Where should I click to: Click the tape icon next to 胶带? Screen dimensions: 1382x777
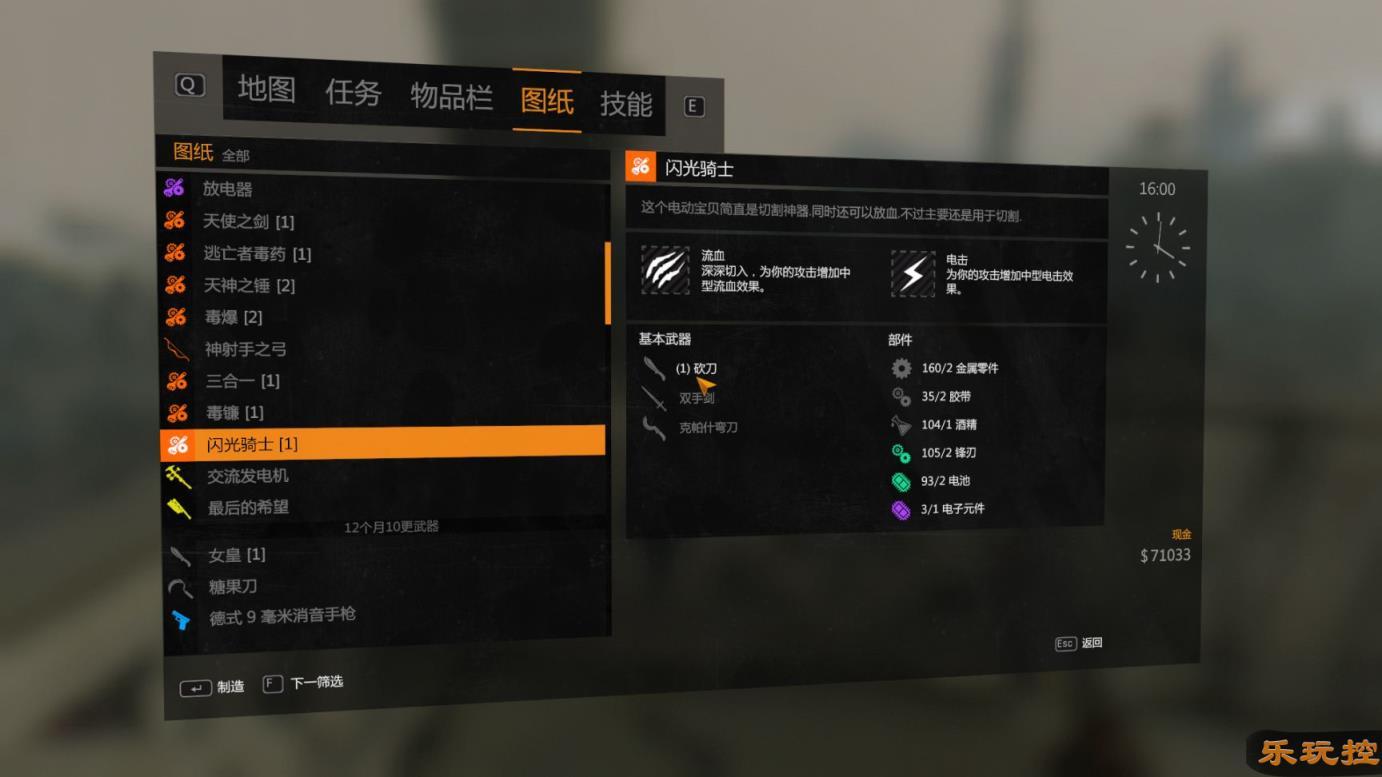tap(901, 396)
